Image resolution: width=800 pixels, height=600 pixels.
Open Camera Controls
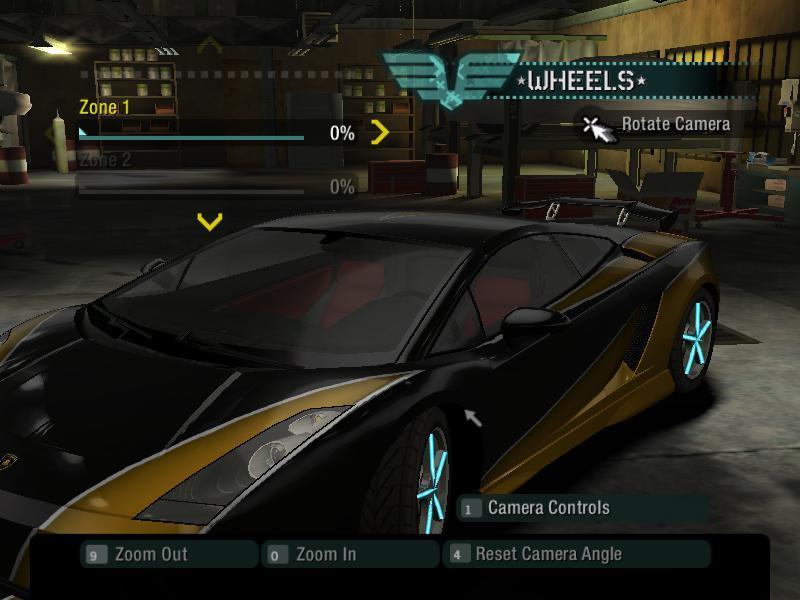[x=548, y=508]
